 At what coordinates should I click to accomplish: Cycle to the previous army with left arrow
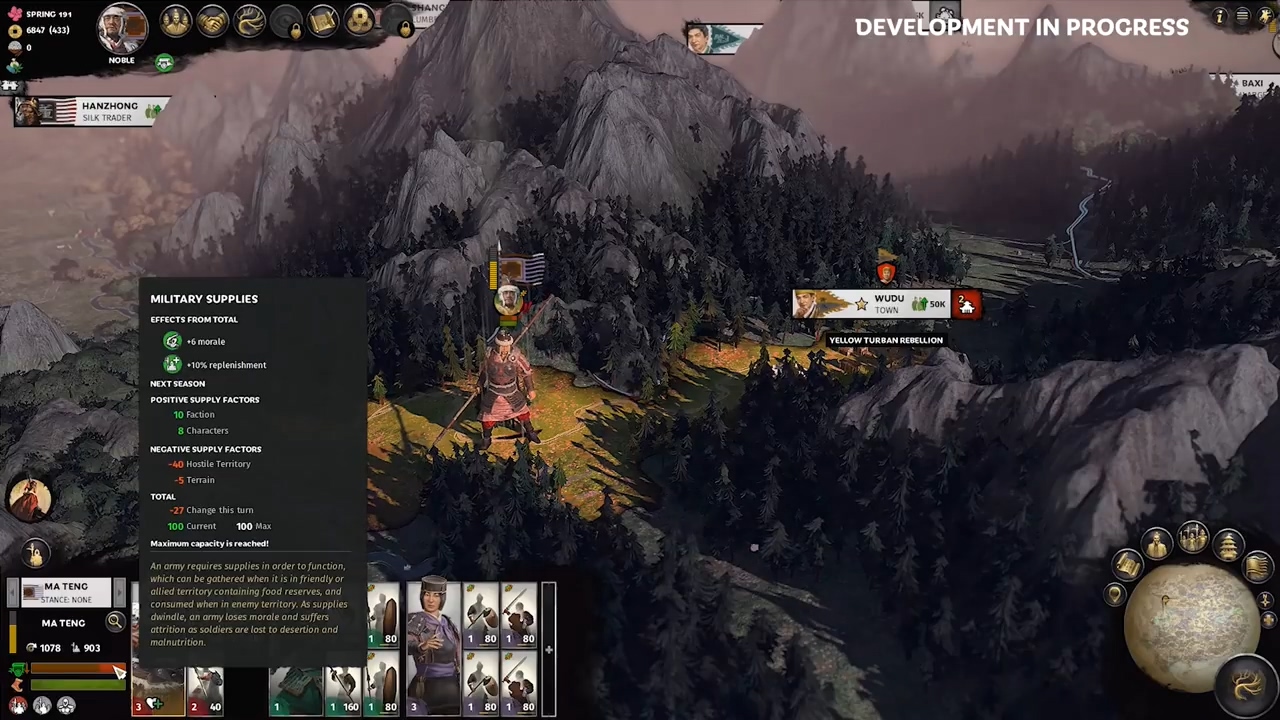click(12, 592)
